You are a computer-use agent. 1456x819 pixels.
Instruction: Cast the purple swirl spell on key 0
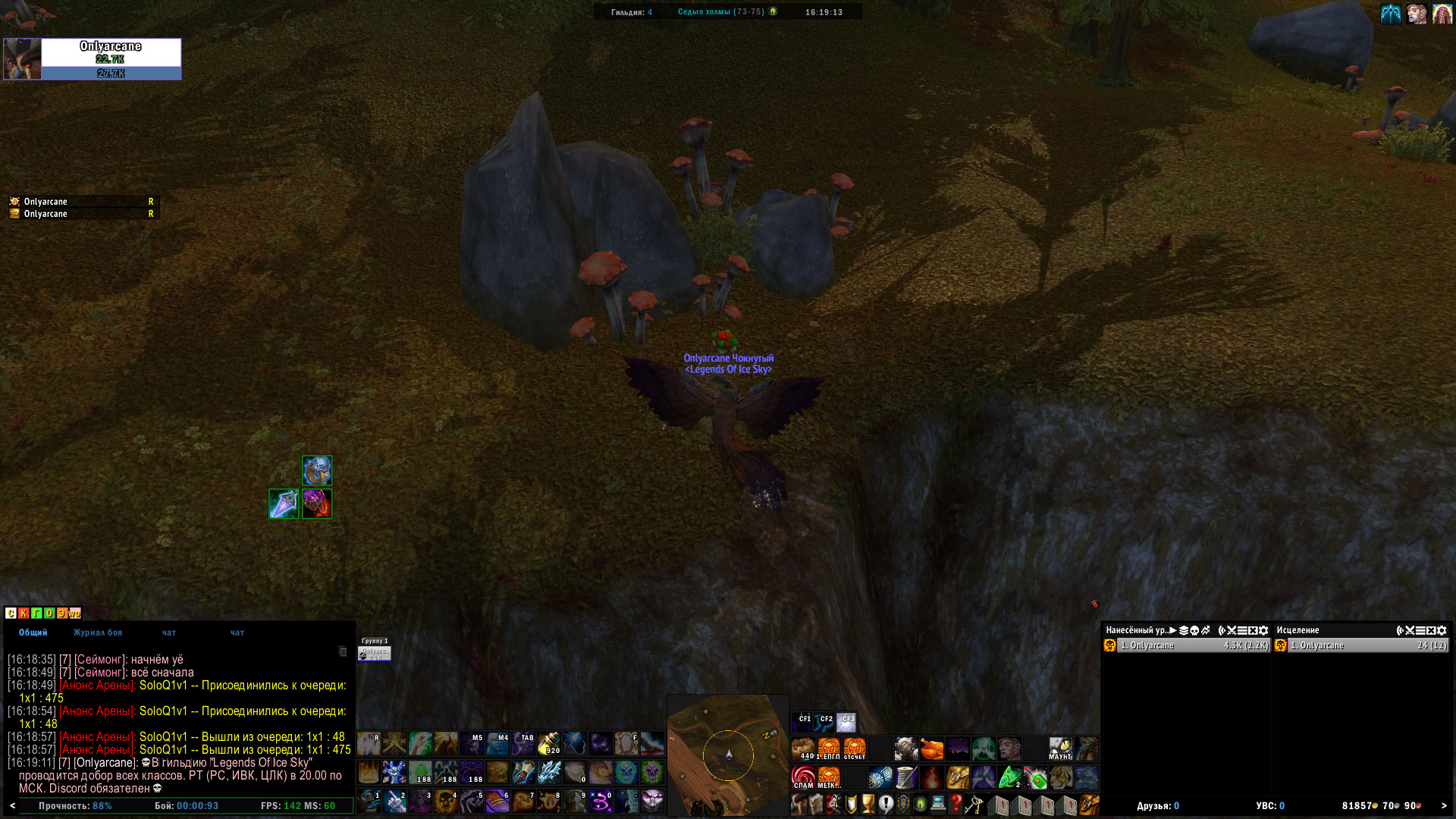601,801
